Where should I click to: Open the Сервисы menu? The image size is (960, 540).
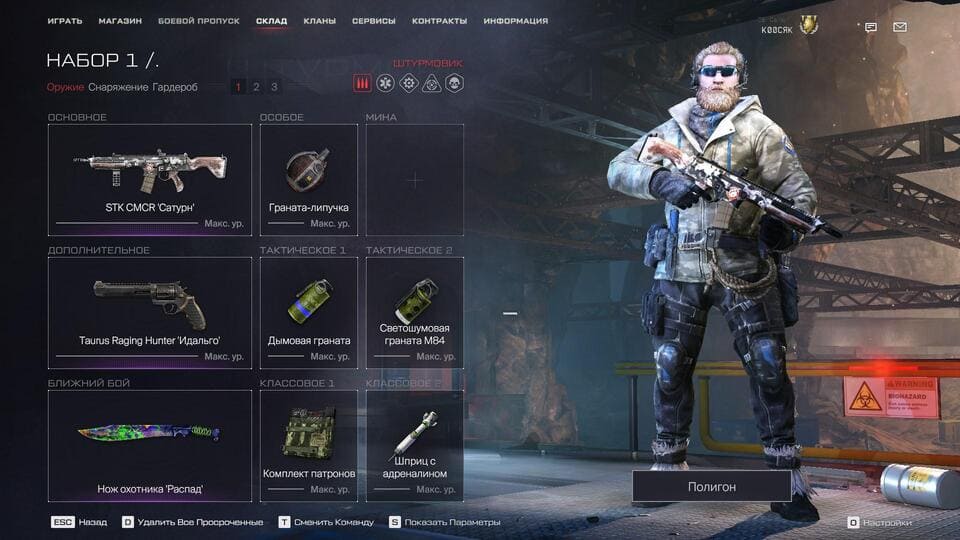374,21
